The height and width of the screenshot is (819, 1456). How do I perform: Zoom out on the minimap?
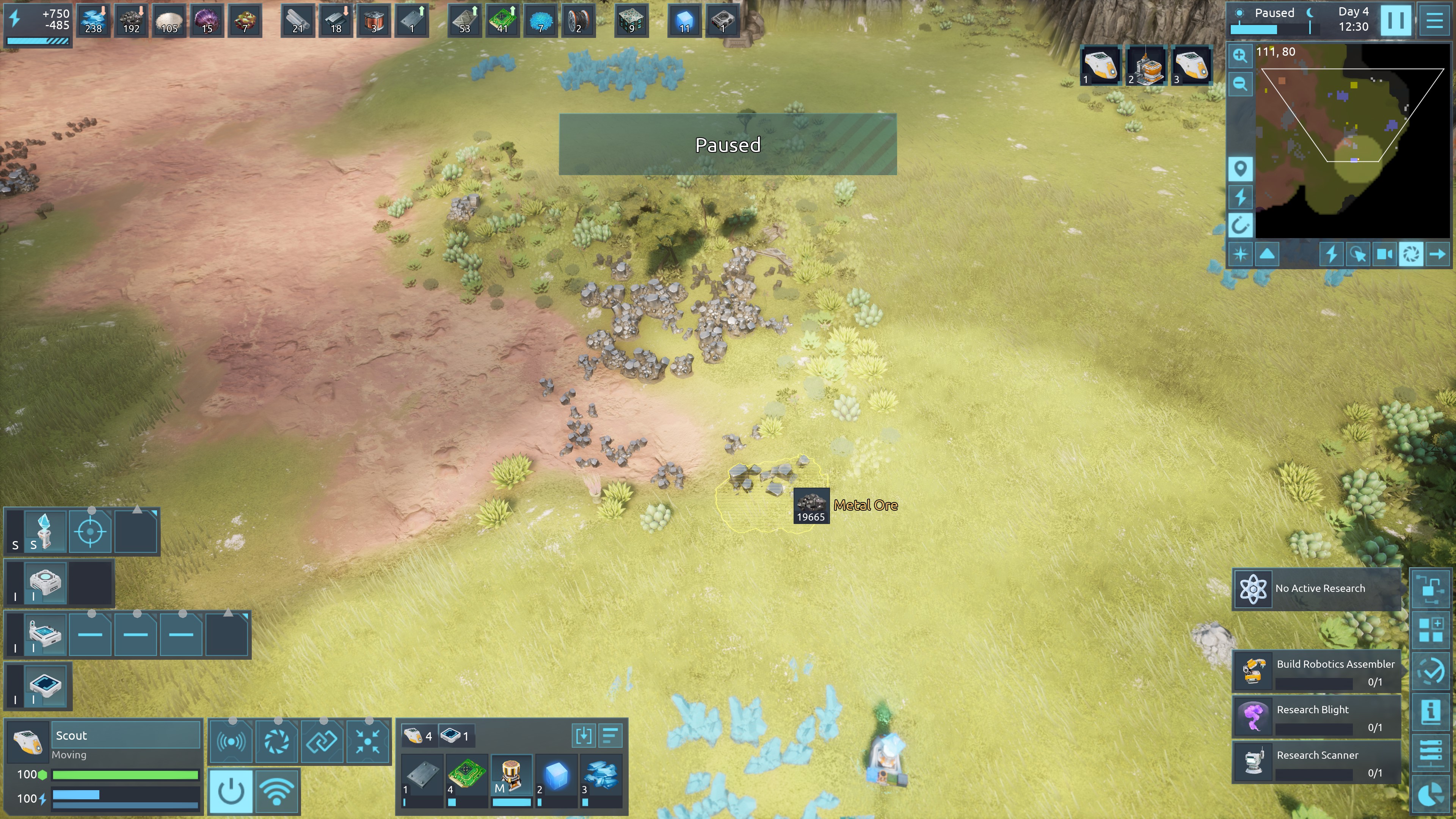tap(1240, 84)
